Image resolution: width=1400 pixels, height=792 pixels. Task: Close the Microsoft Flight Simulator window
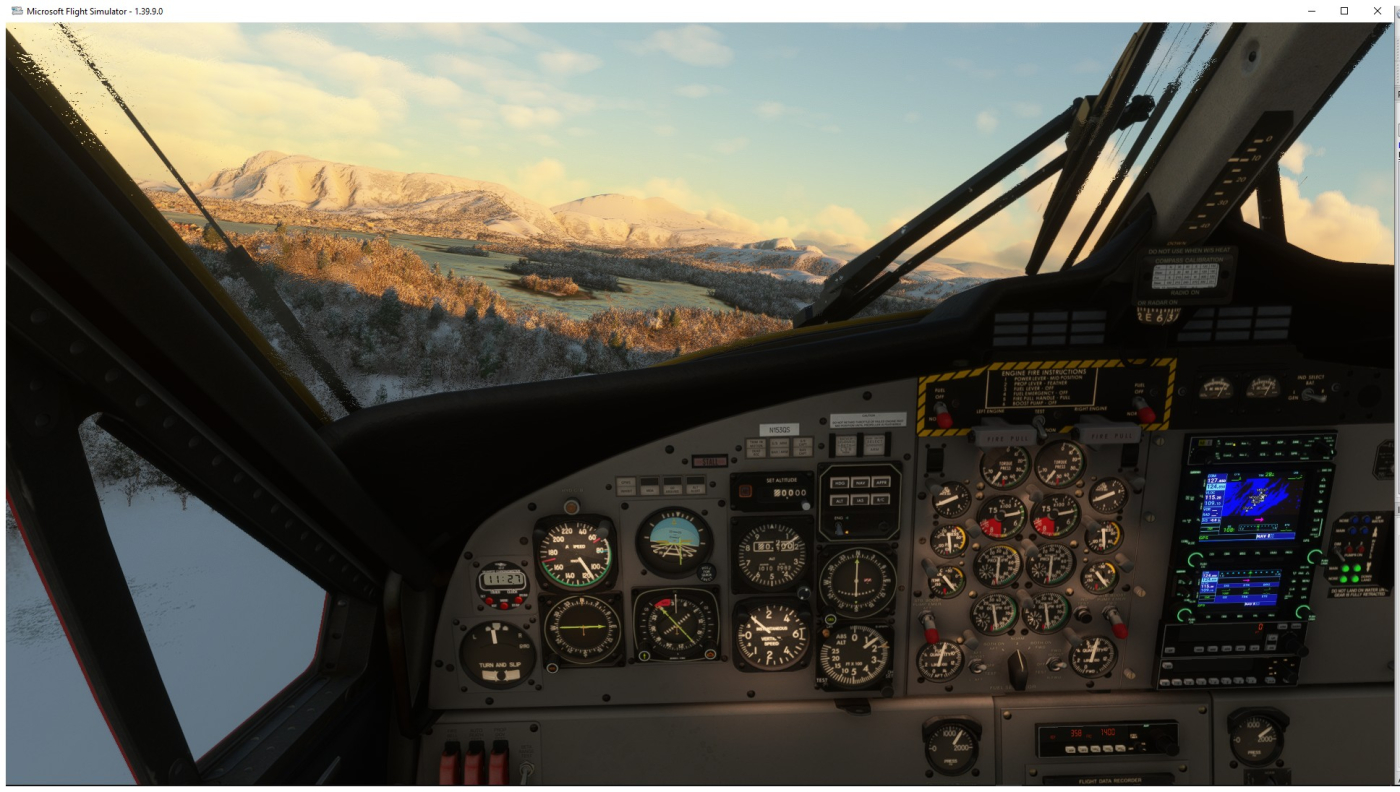[1376, 11]
